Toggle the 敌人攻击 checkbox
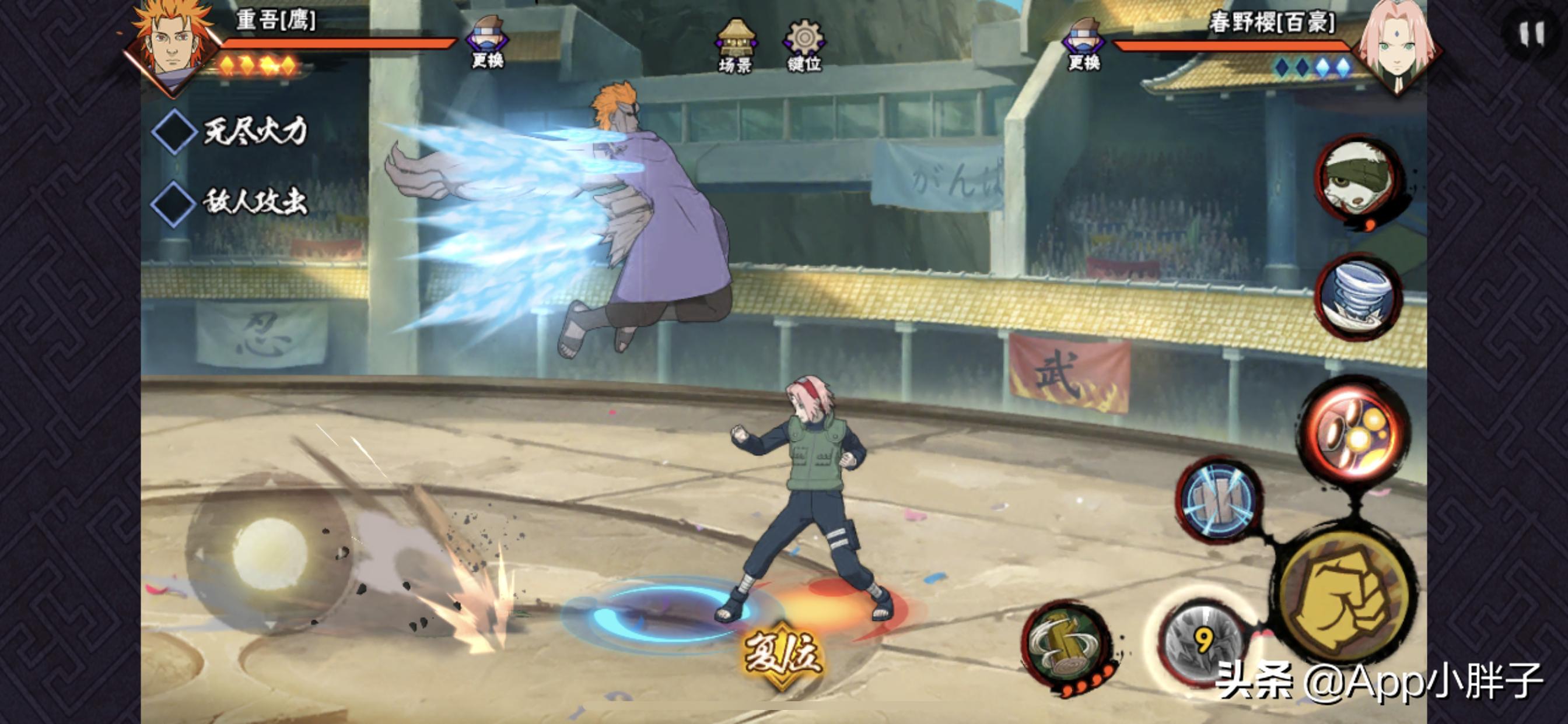Screen dimensions: 1568x724 coord(172,203)
